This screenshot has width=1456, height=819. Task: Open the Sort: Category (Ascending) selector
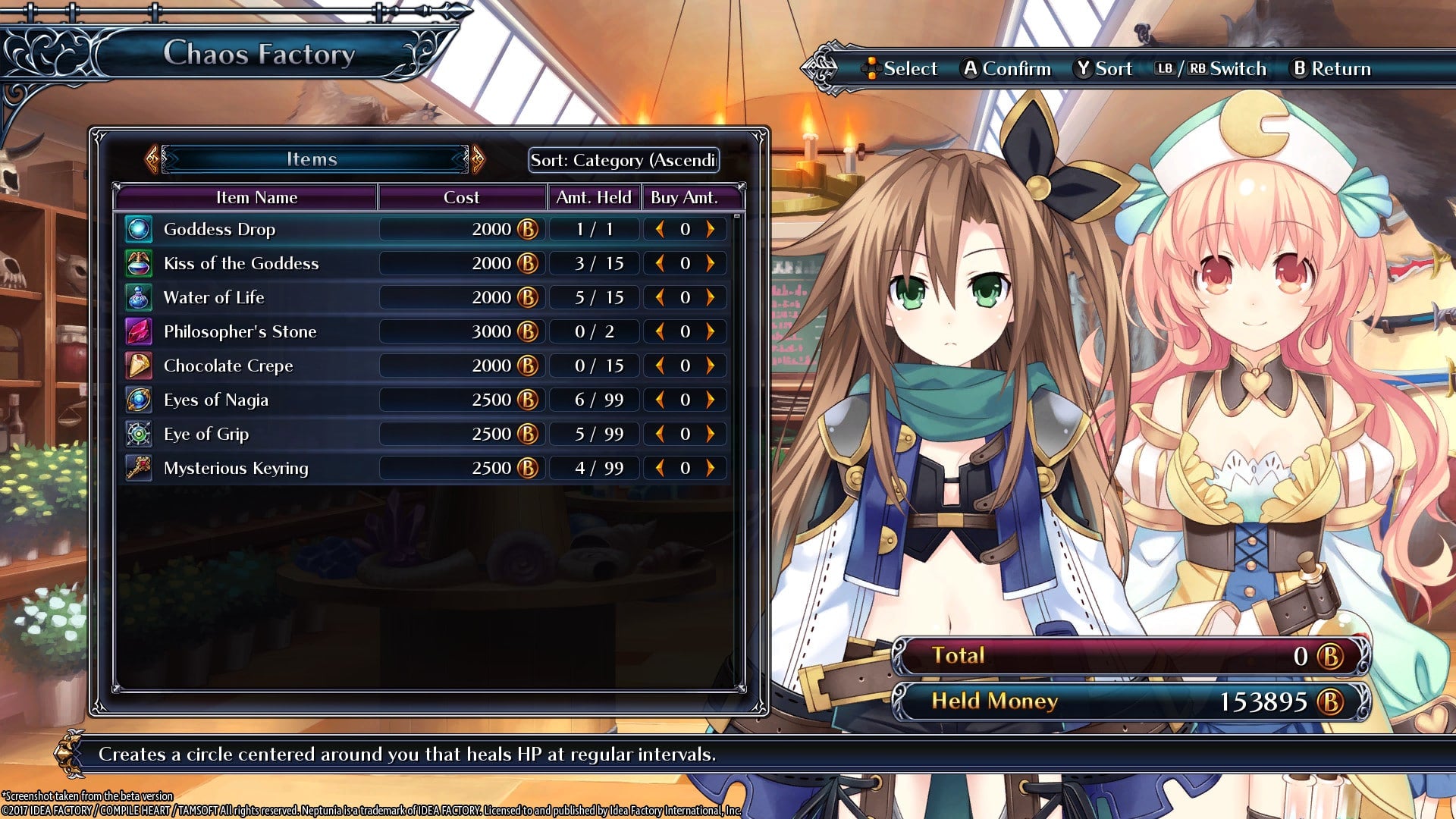coord(623,160)
